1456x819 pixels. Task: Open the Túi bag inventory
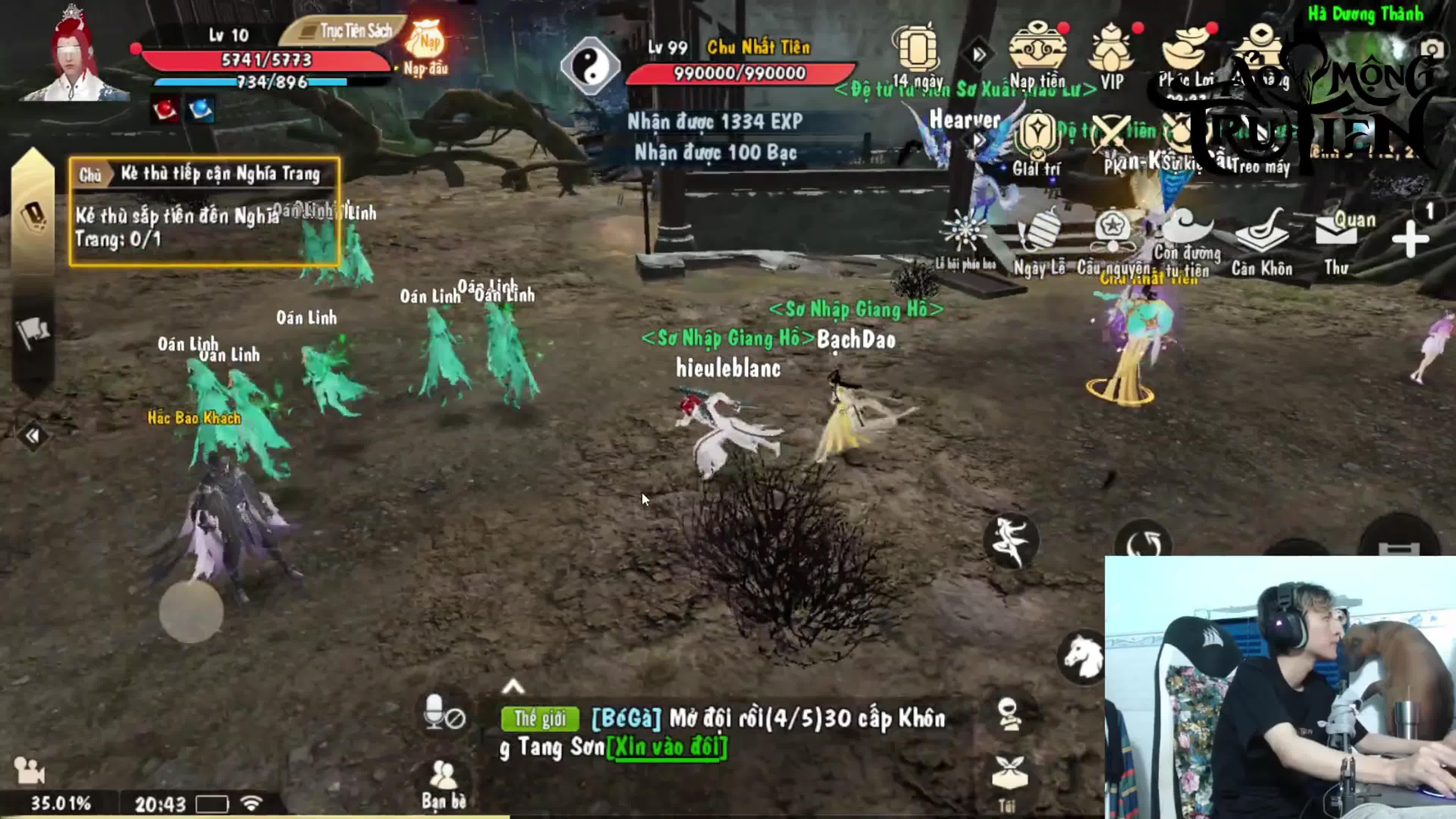pyautogui.click(x=1009, y=780)
